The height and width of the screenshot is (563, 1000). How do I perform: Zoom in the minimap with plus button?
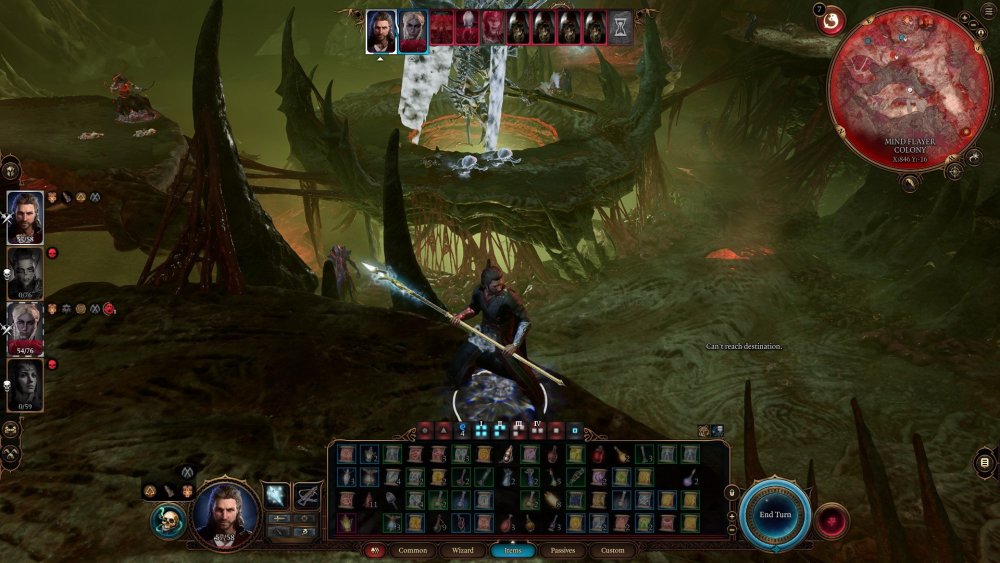[x=963, y=19]
